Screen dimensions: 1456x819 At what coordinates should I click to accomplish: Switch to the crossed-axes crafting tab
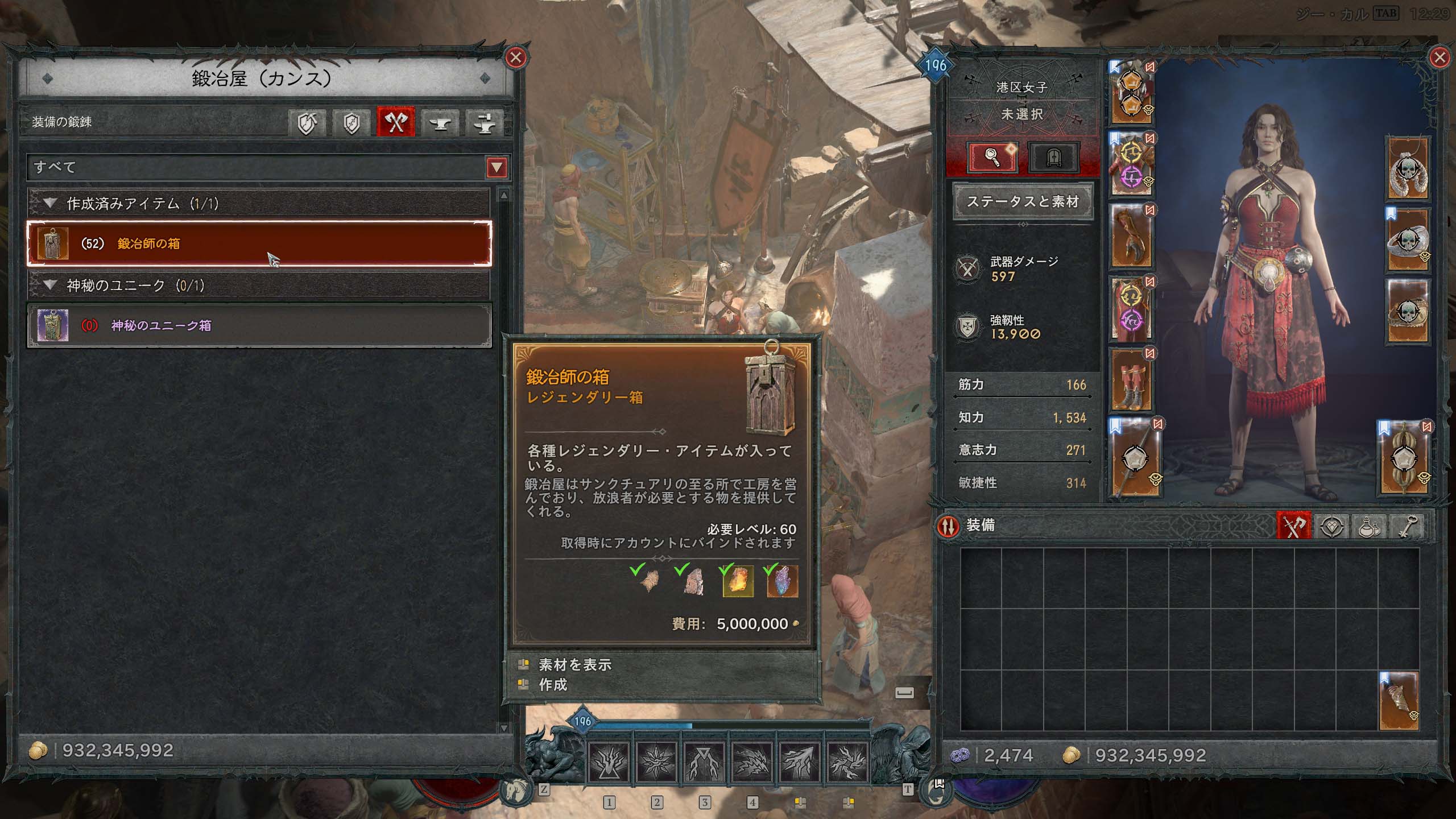point(396,122)
